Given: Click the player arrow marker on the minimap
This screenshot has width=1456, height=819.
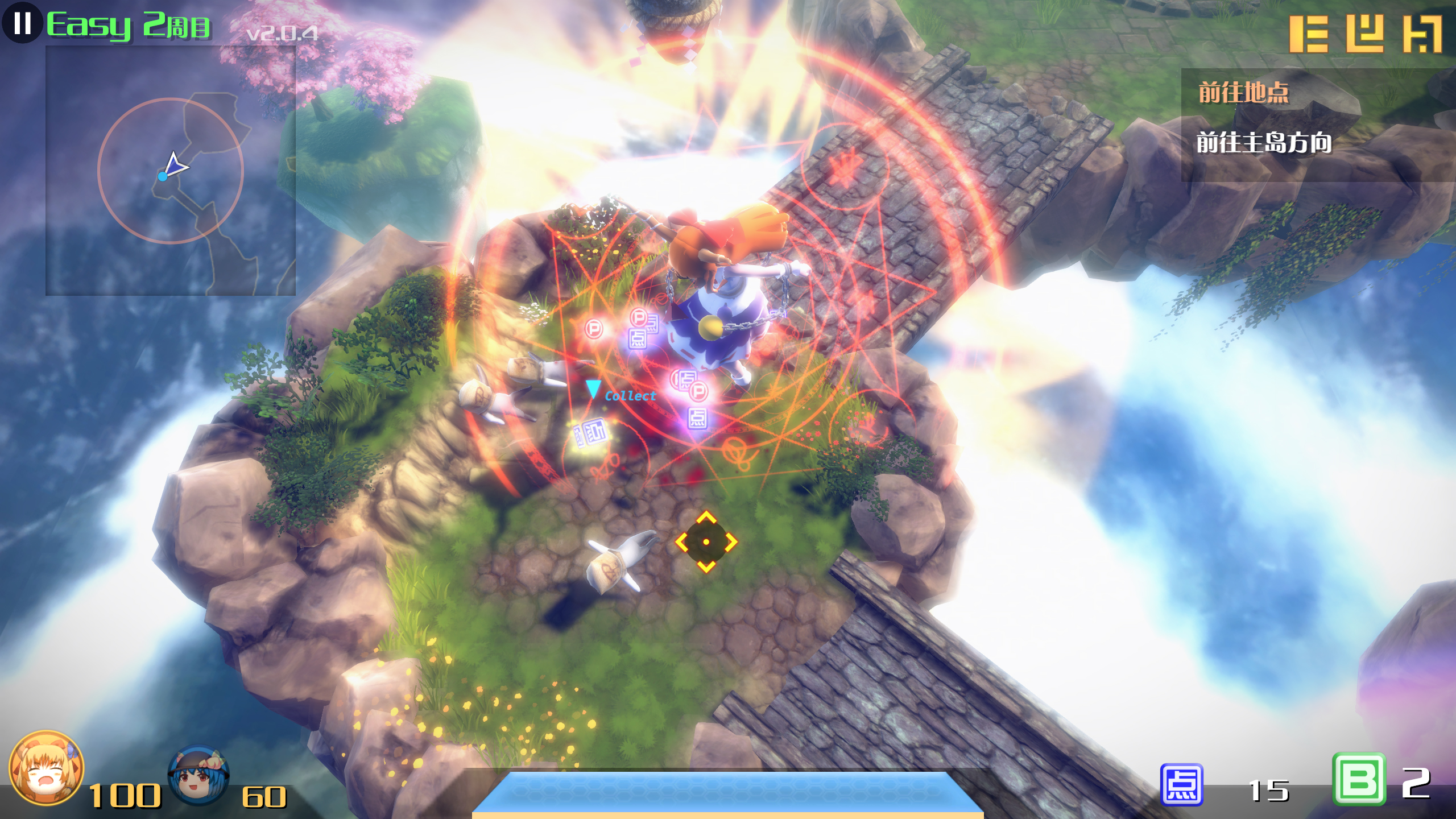Looking at the screenshot, I should [x=179, y=167].
